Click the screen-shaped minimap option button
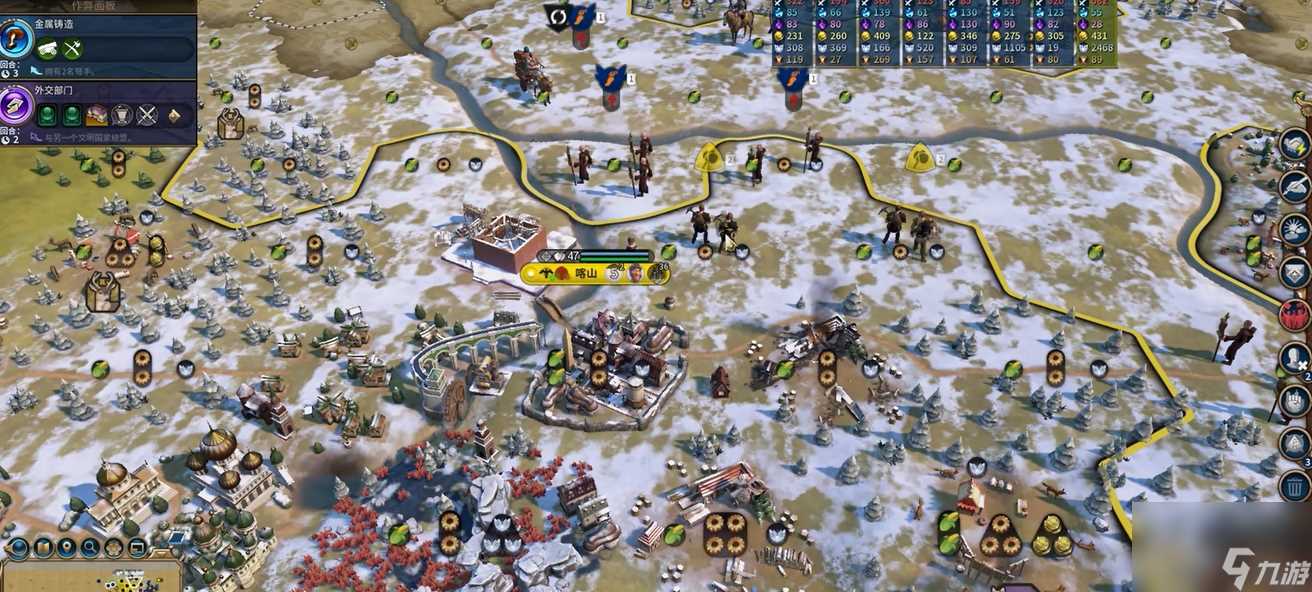 click(137, 547)
